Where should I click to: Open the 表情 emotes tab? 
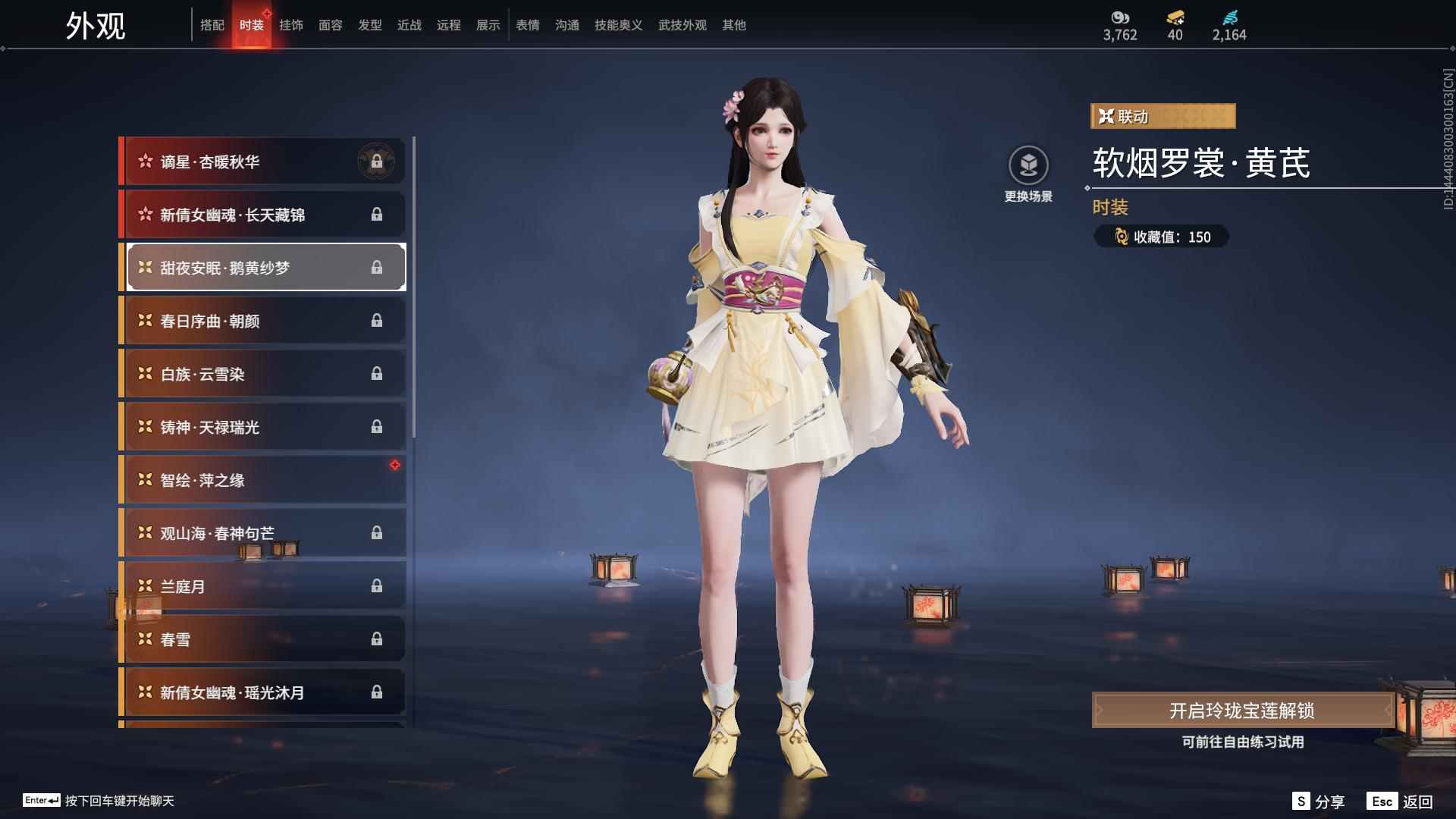pyautogui.click(x=527, y=25)
